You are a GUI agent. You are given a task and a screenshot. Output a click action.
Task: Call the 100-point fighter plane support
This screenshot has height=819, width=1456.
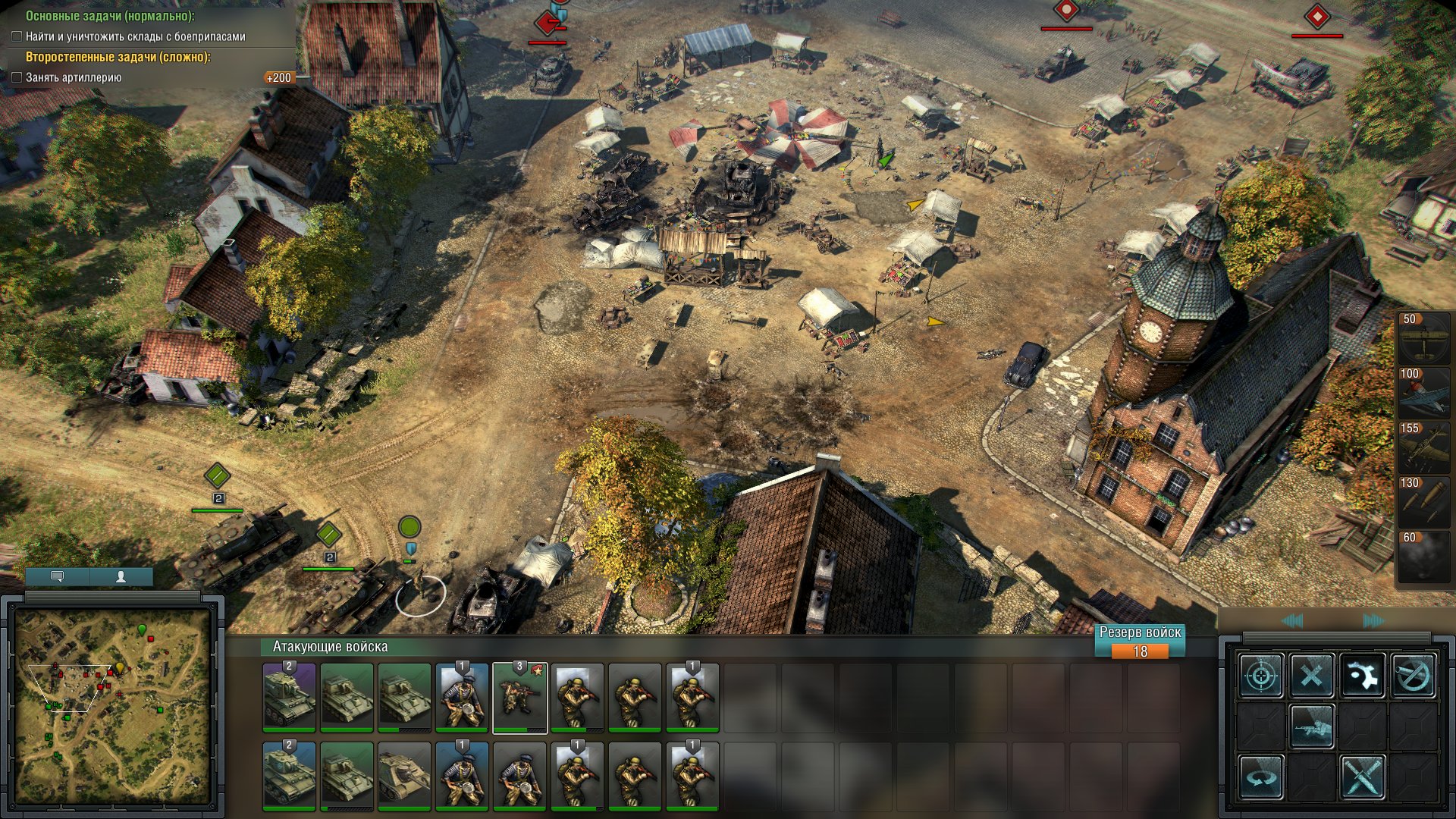[x=1423, y=392]
